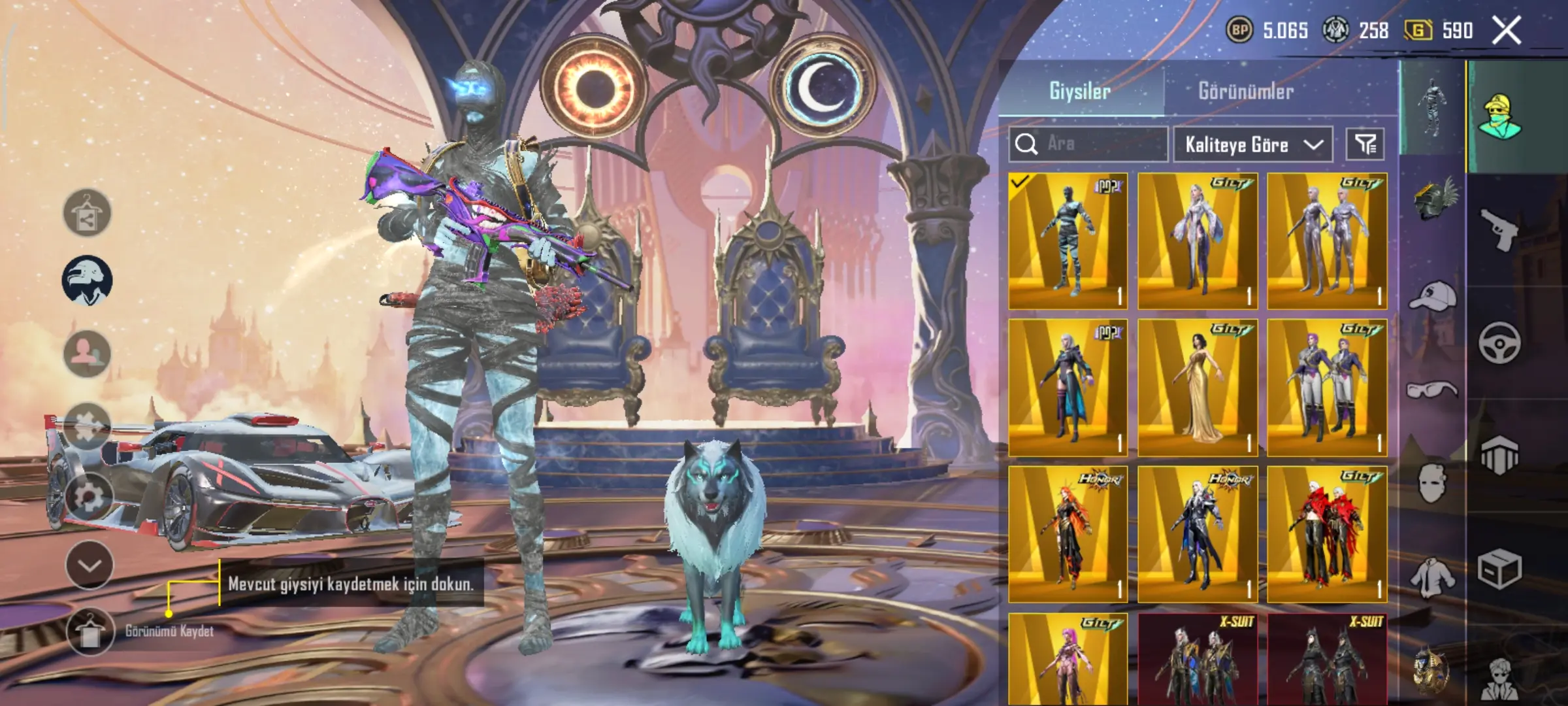Screen dimensions: 1568x706
Task: Tap Görünümü Kaydet to save outfit
Action: click(x=90, y=631)
